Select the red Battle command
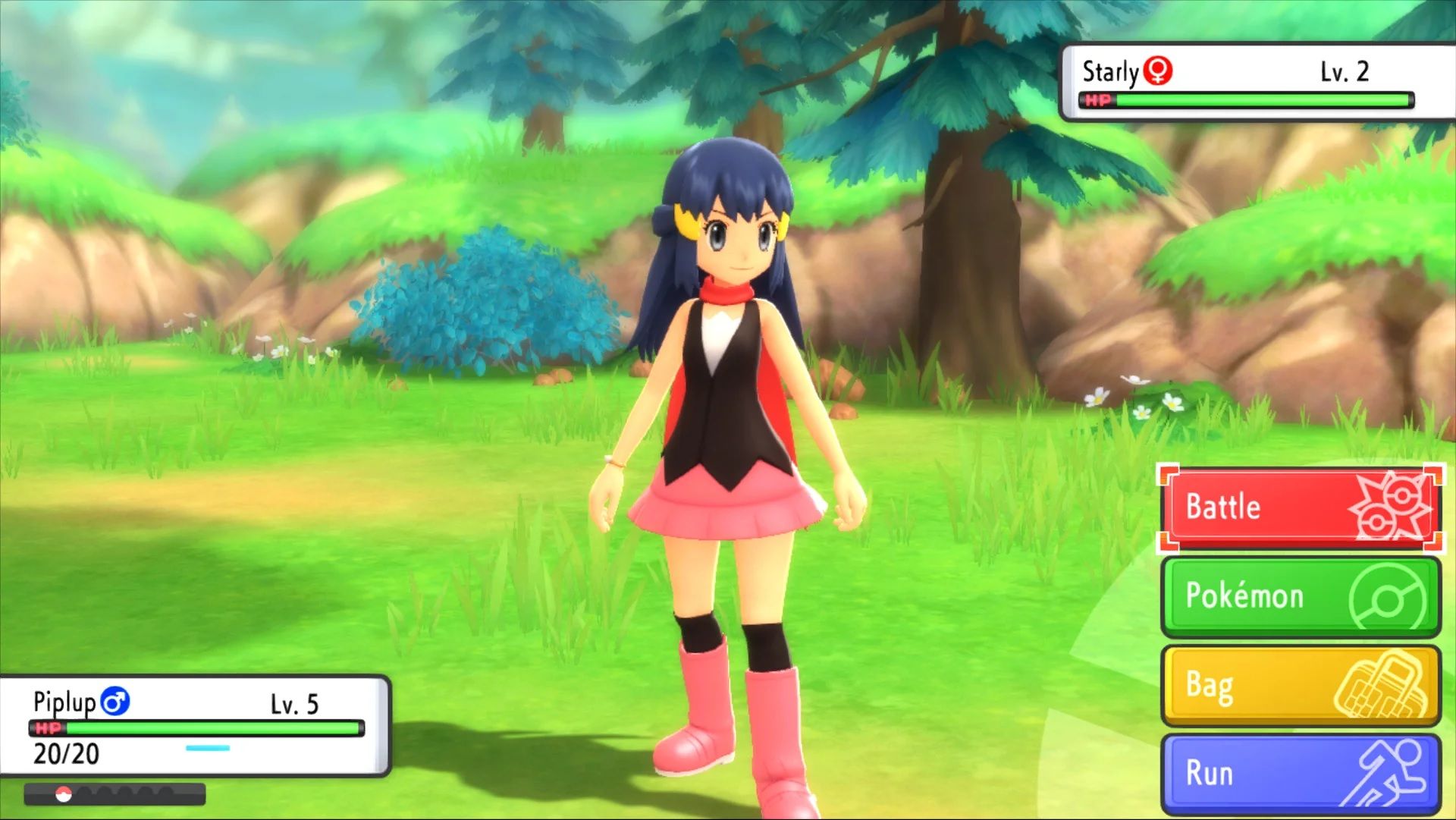The image size is (1456, 820). pyautogui.click(x=1300, y=507)
